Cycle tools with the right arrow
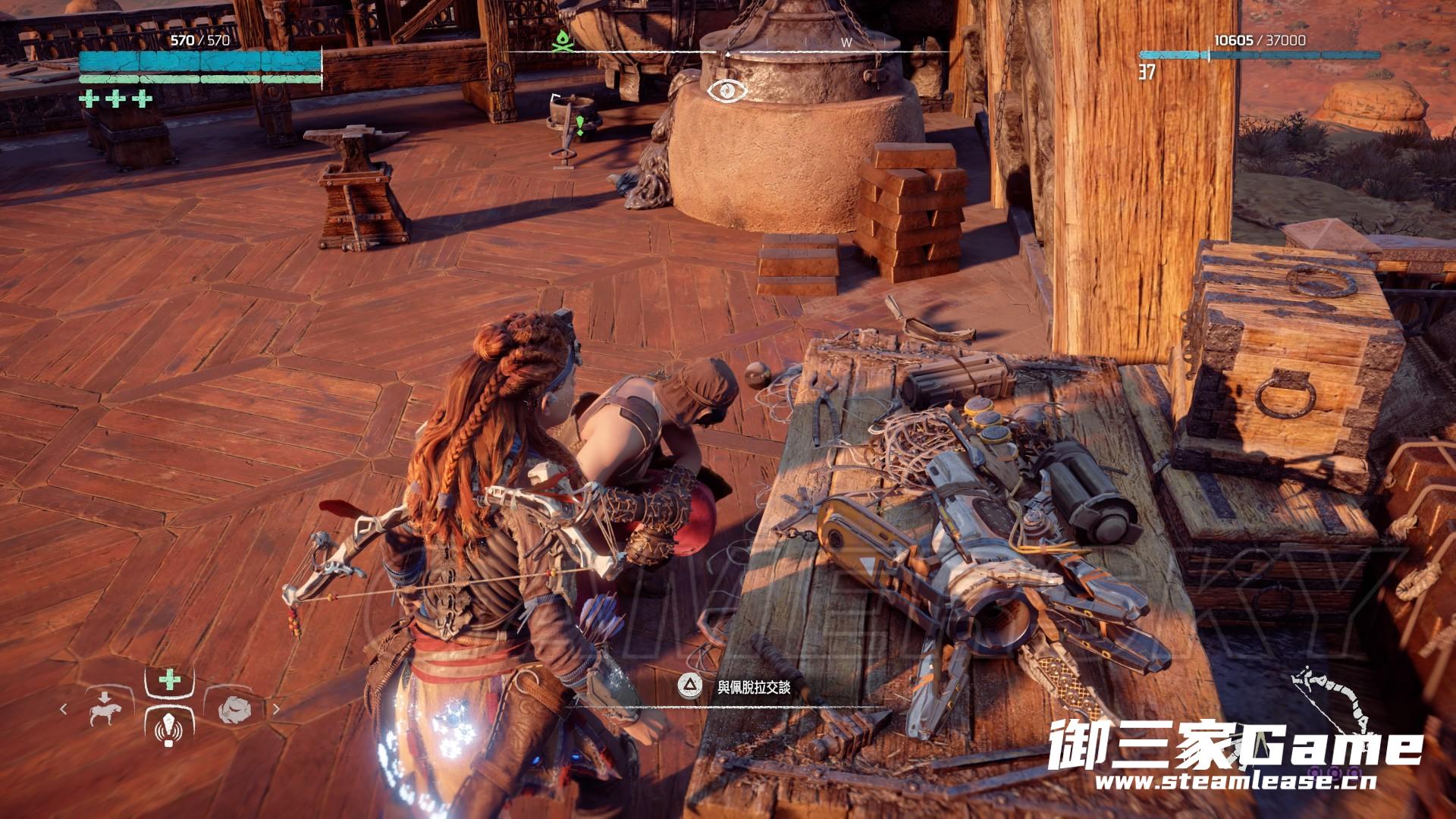This screenshot has width=1456, height=819. (x=276, y=710)
